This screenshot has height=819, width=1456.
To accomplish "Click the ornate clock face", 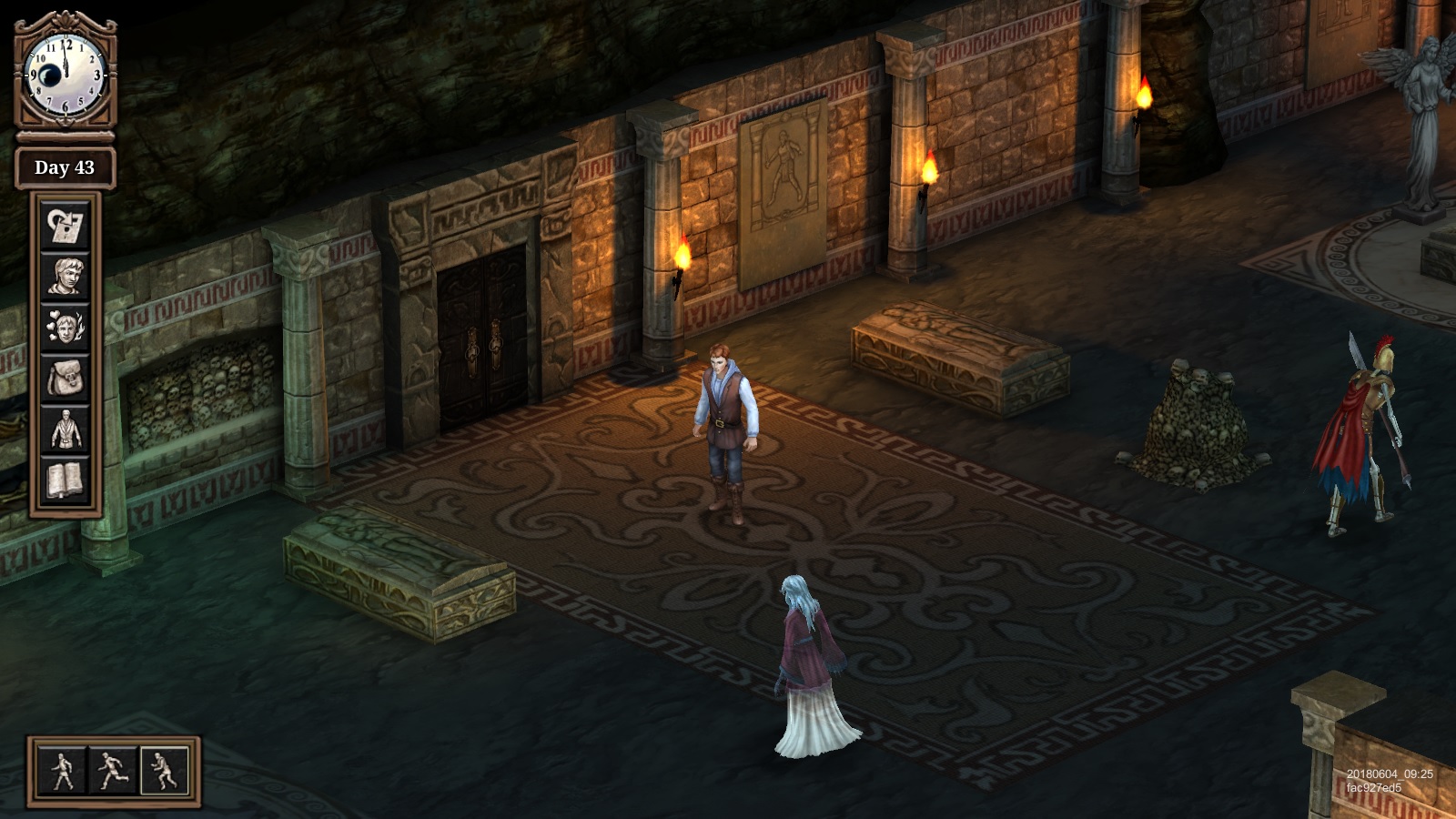I will [x=66, y=75].
